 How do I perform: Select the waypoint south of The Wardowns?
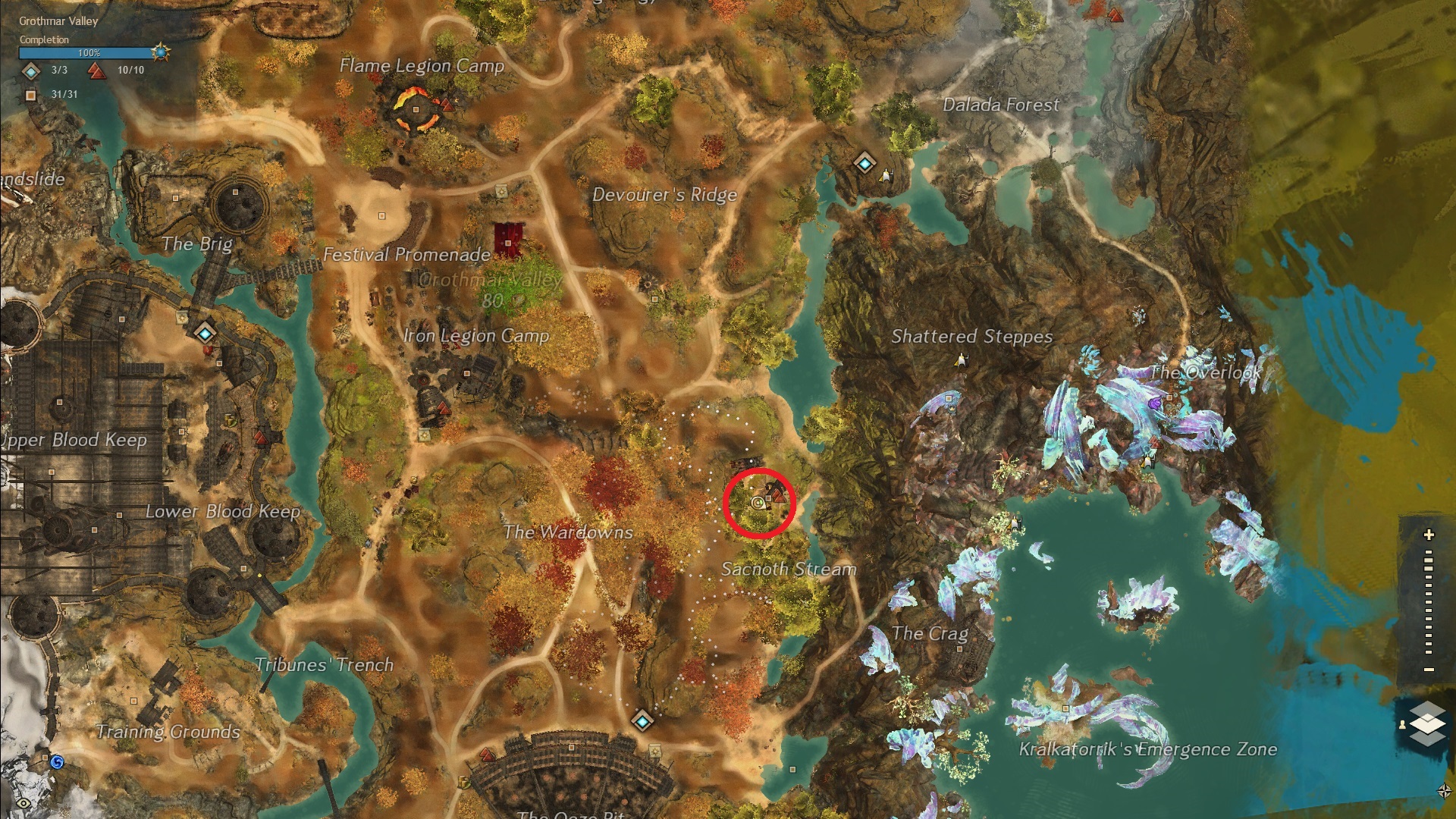tap(642, 720)
